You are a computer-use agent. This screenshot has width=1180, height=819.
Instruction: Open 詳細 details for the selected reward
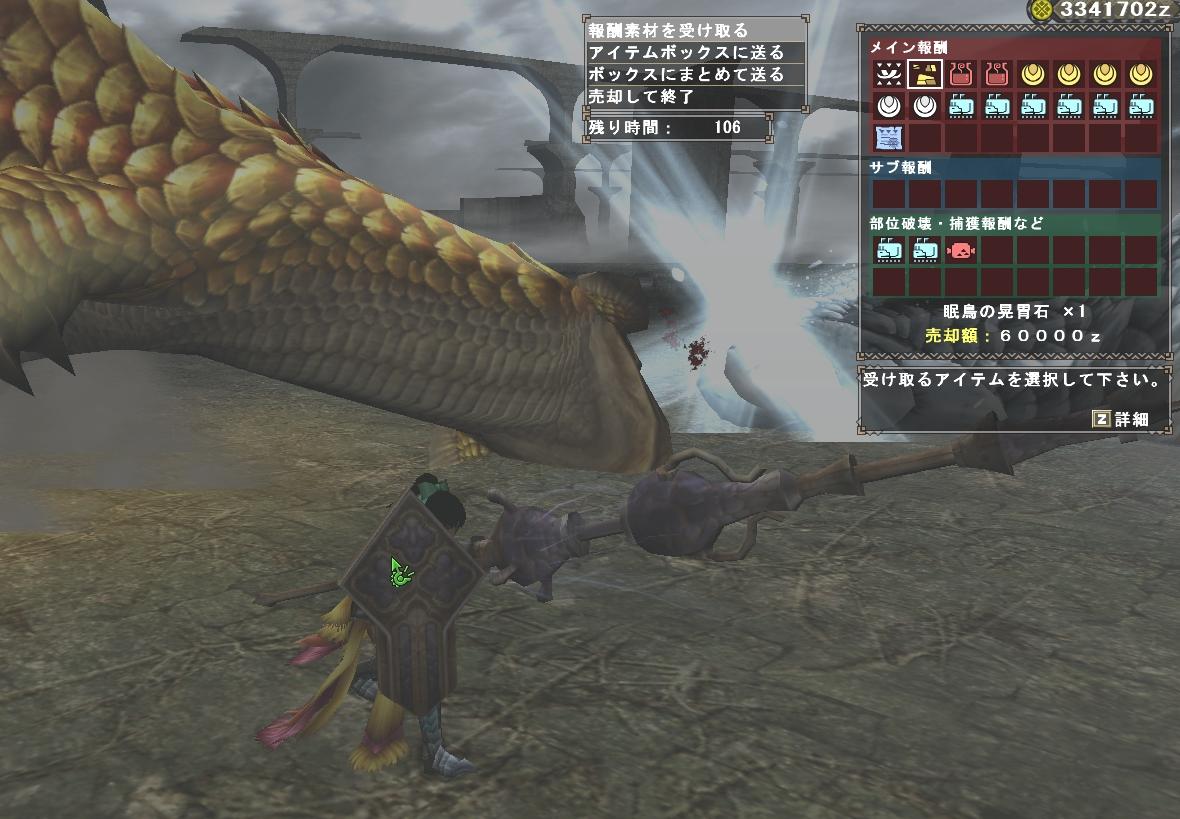[x=1121, y=419]
